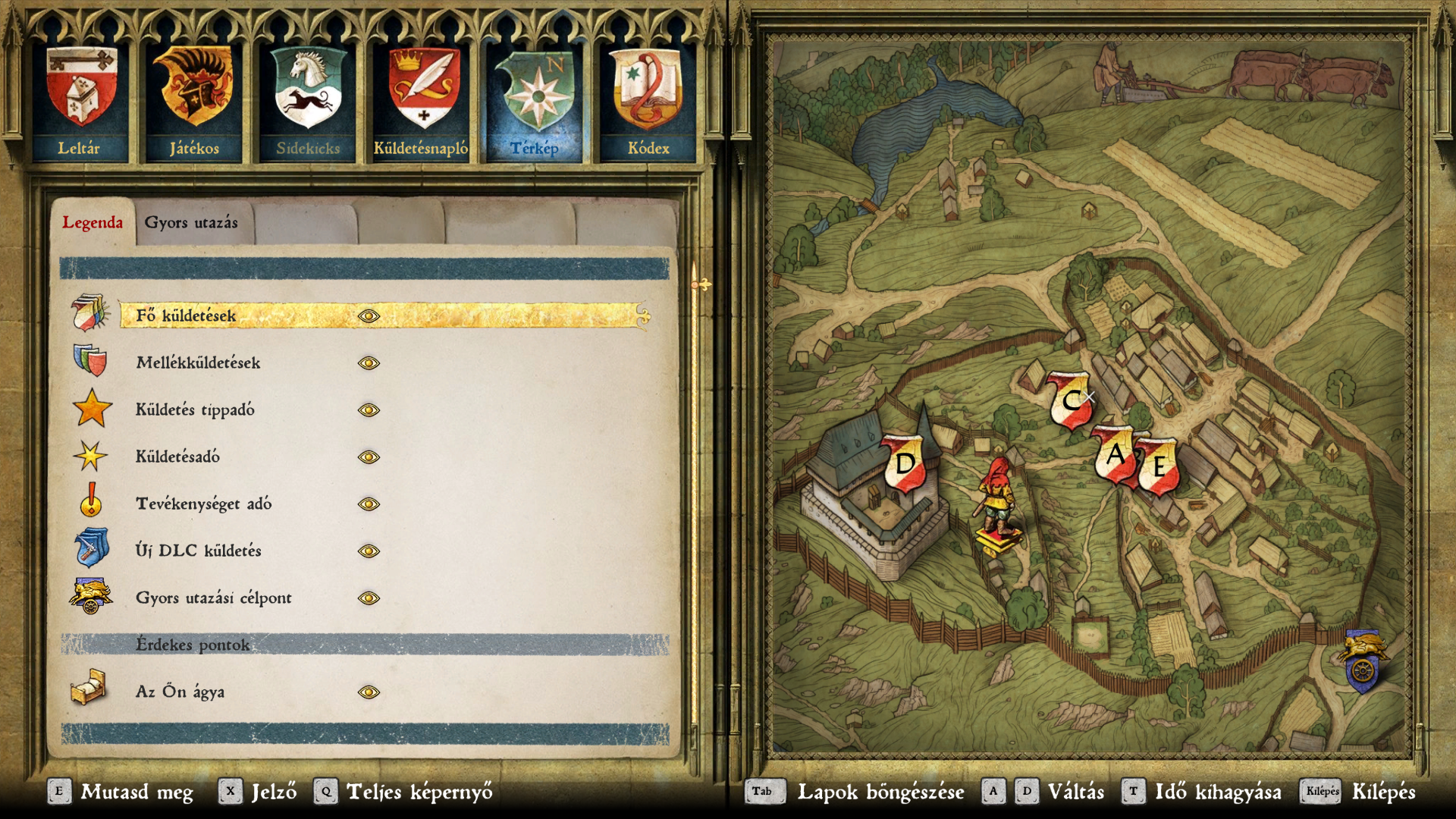
Task: Toggle Gyors utazási célpont visibility
Action: pos(369,598)
